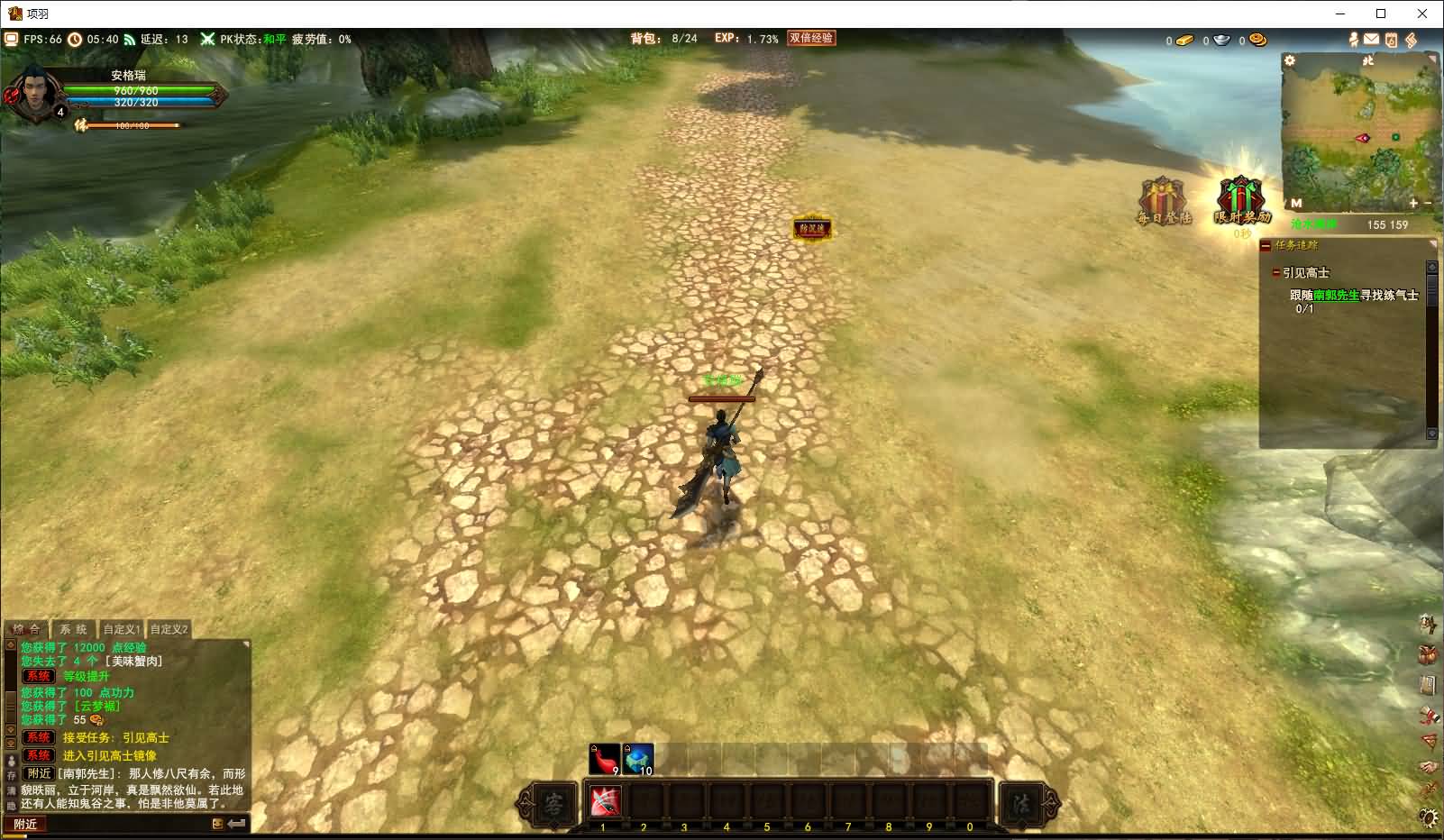The width and height of the screenshot is (1444, 840).
Task: Switch to the 系统 chat tab
Action: (x=74, y=629)
